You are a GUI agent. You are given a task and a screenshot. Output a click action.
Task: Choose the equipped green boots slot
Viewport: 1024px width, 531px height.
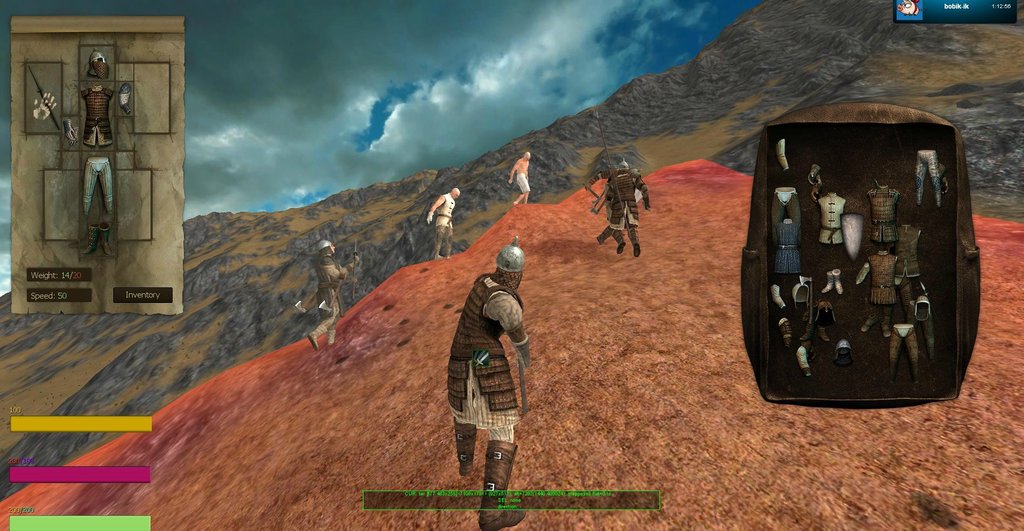point(97,238)
